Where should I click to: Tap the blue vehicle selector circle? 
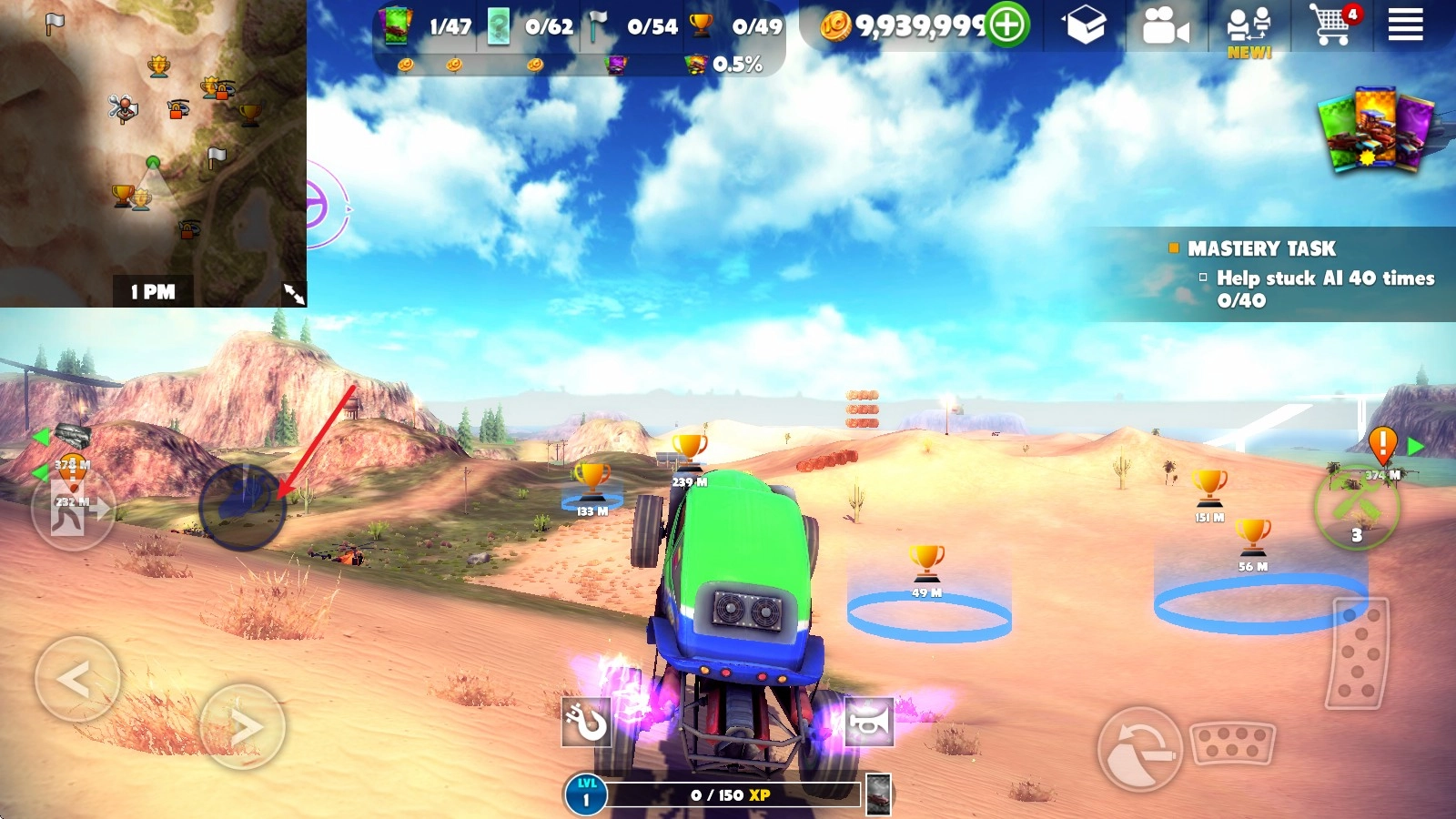pyautogui.click(x=242, y=508)
